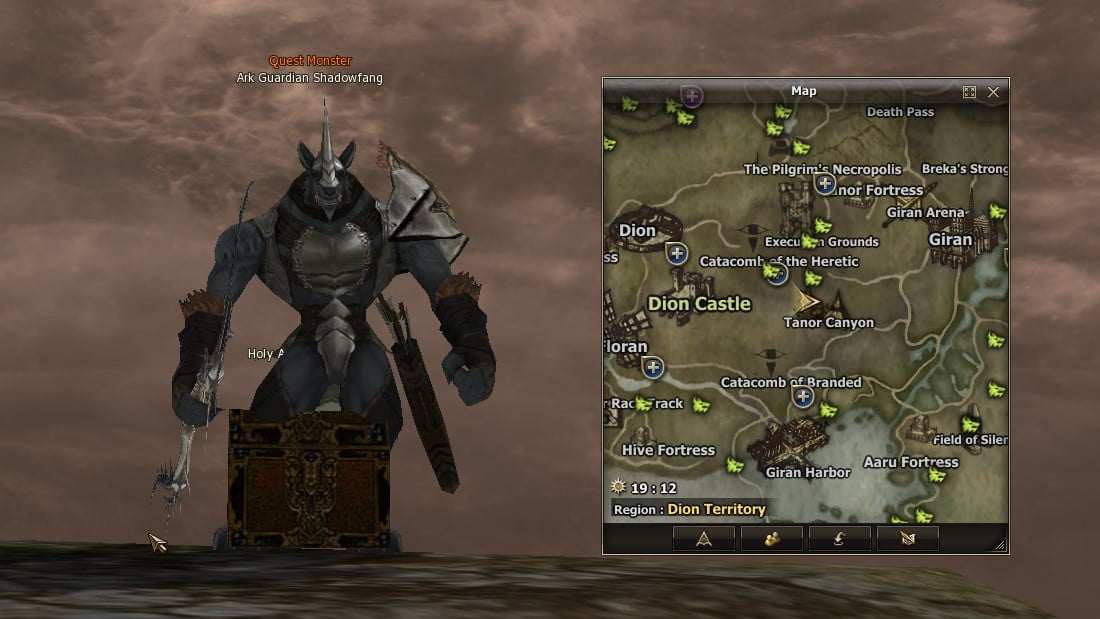The image size is (1100, 619).
Task: Click the quest scroll button below the map
Action: (839, 539)
